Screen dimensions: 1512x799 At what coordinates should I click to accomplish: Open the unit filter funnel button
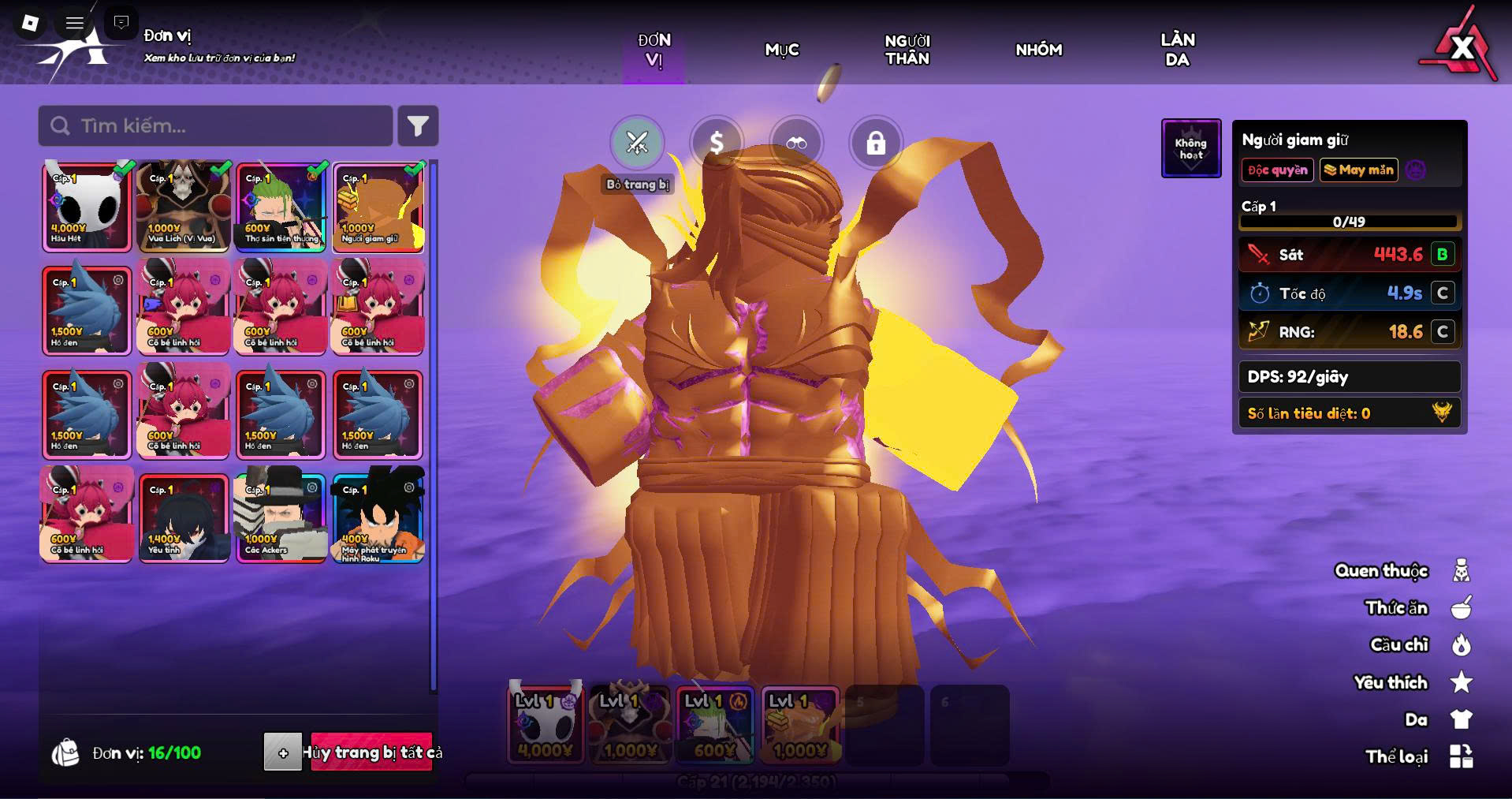click(418, 126)
